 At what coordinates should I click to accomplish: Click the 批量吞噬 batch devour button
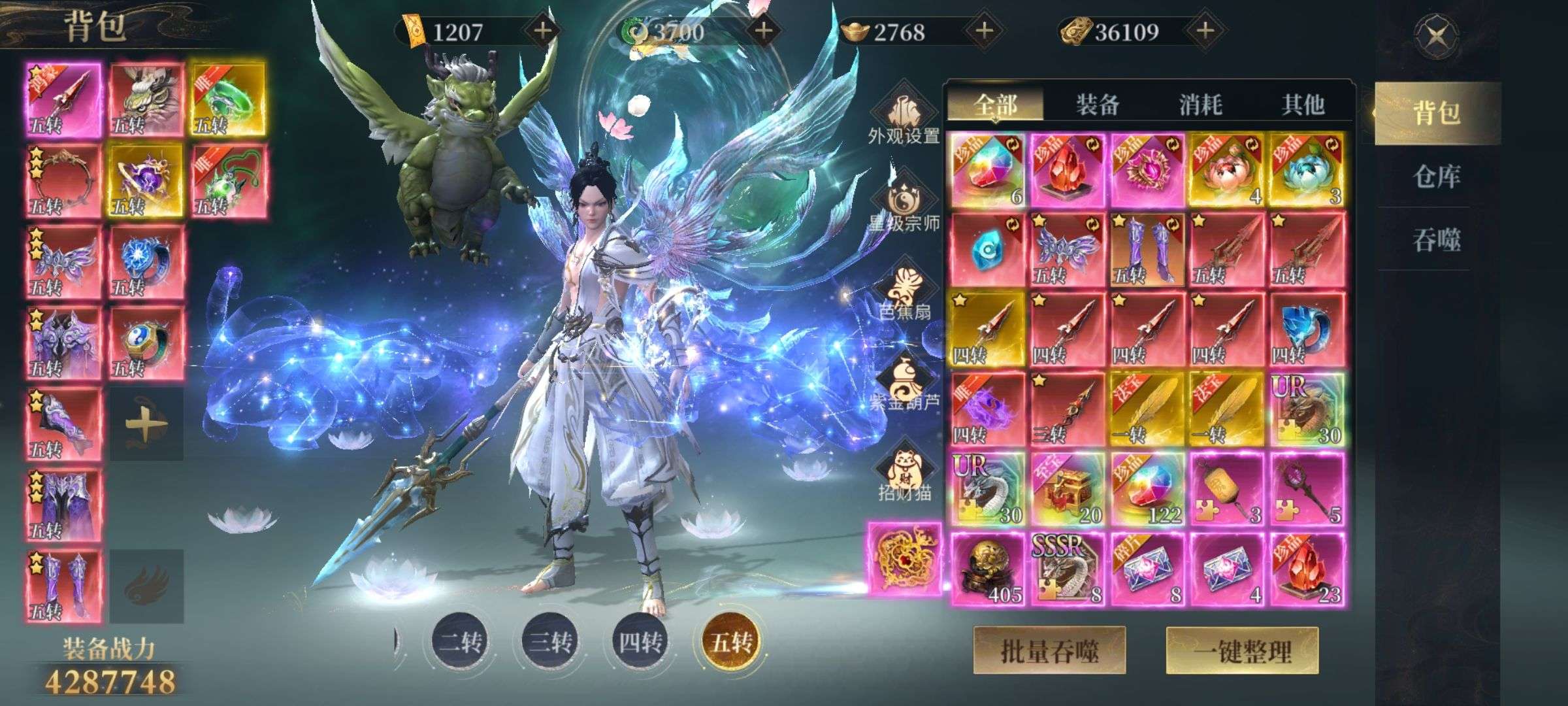tap(1049, 650)
